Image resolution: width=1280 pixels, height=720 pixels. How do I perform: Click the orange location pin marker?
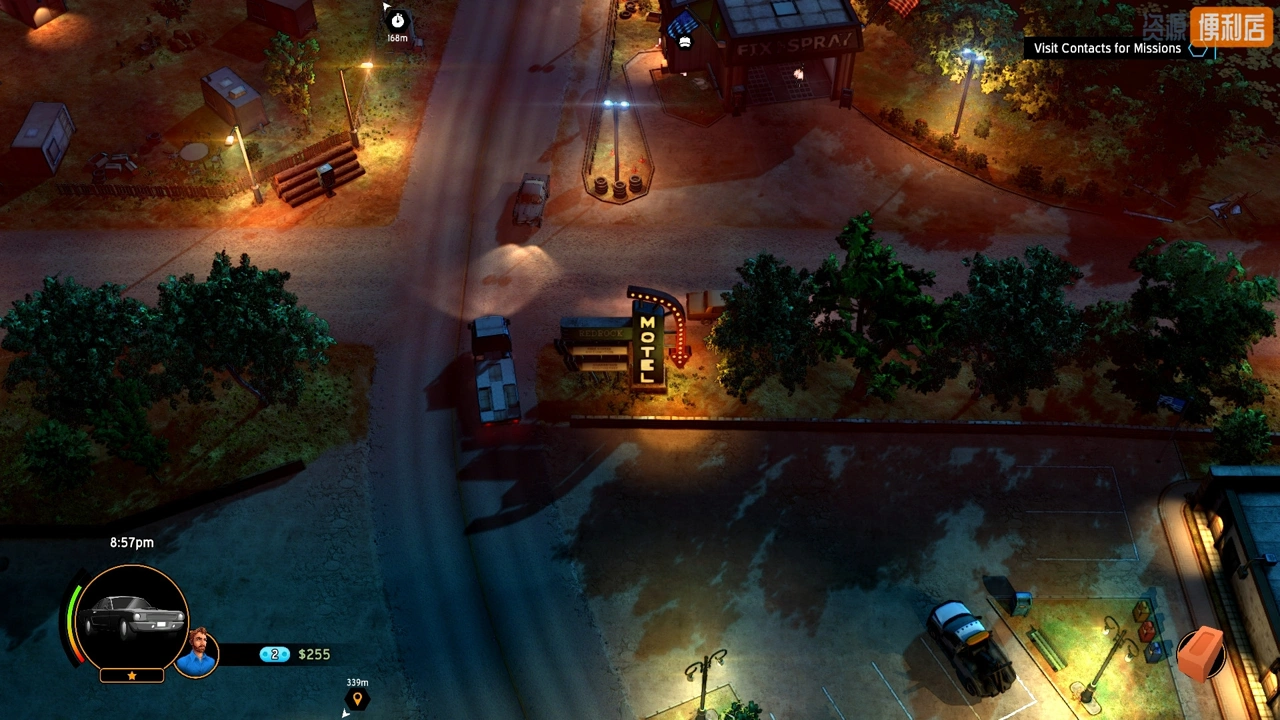pos(357,698)
